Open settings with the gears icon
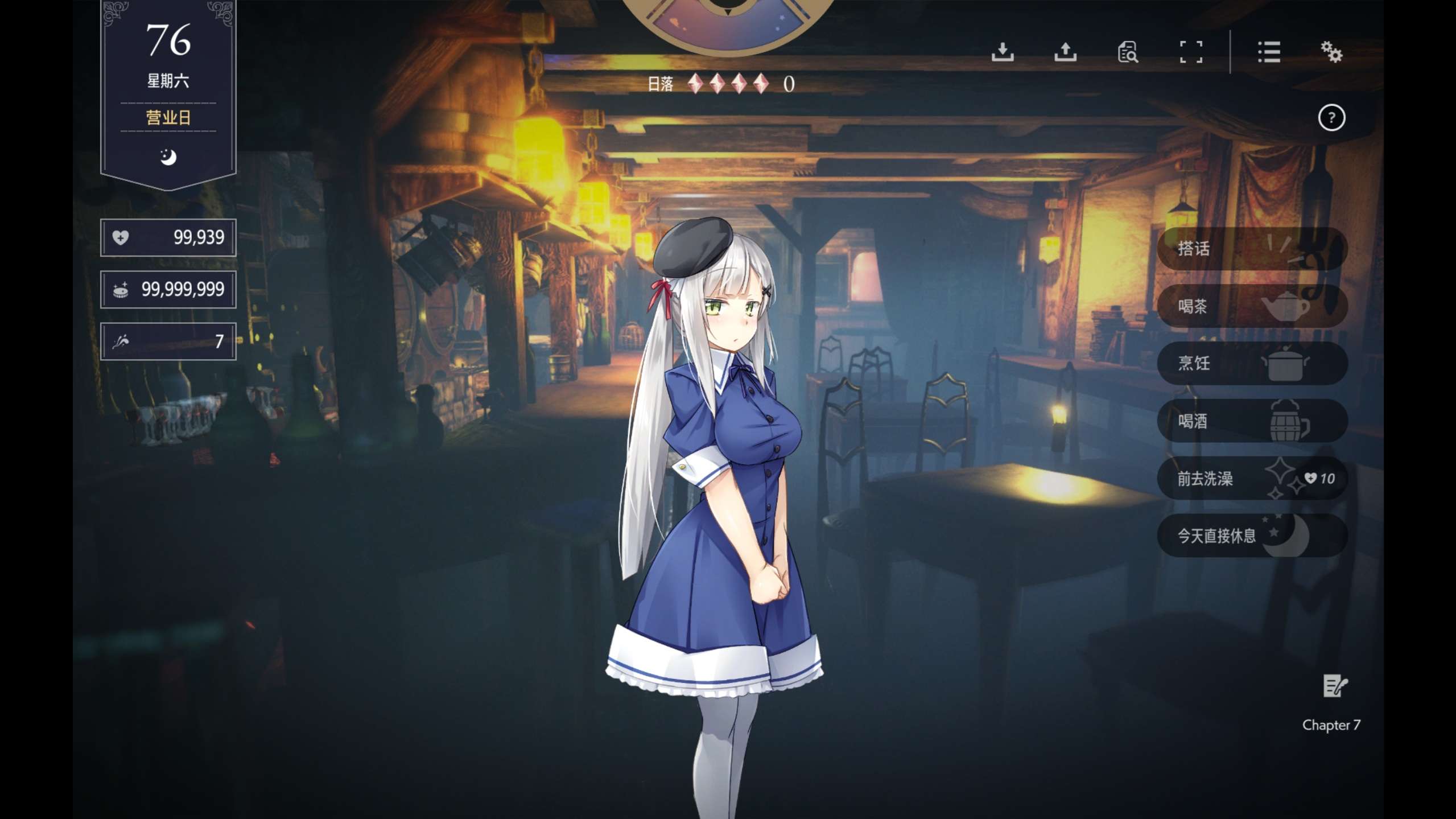The width and height of the screenshot is (1456, 819). click(1331, 52)
